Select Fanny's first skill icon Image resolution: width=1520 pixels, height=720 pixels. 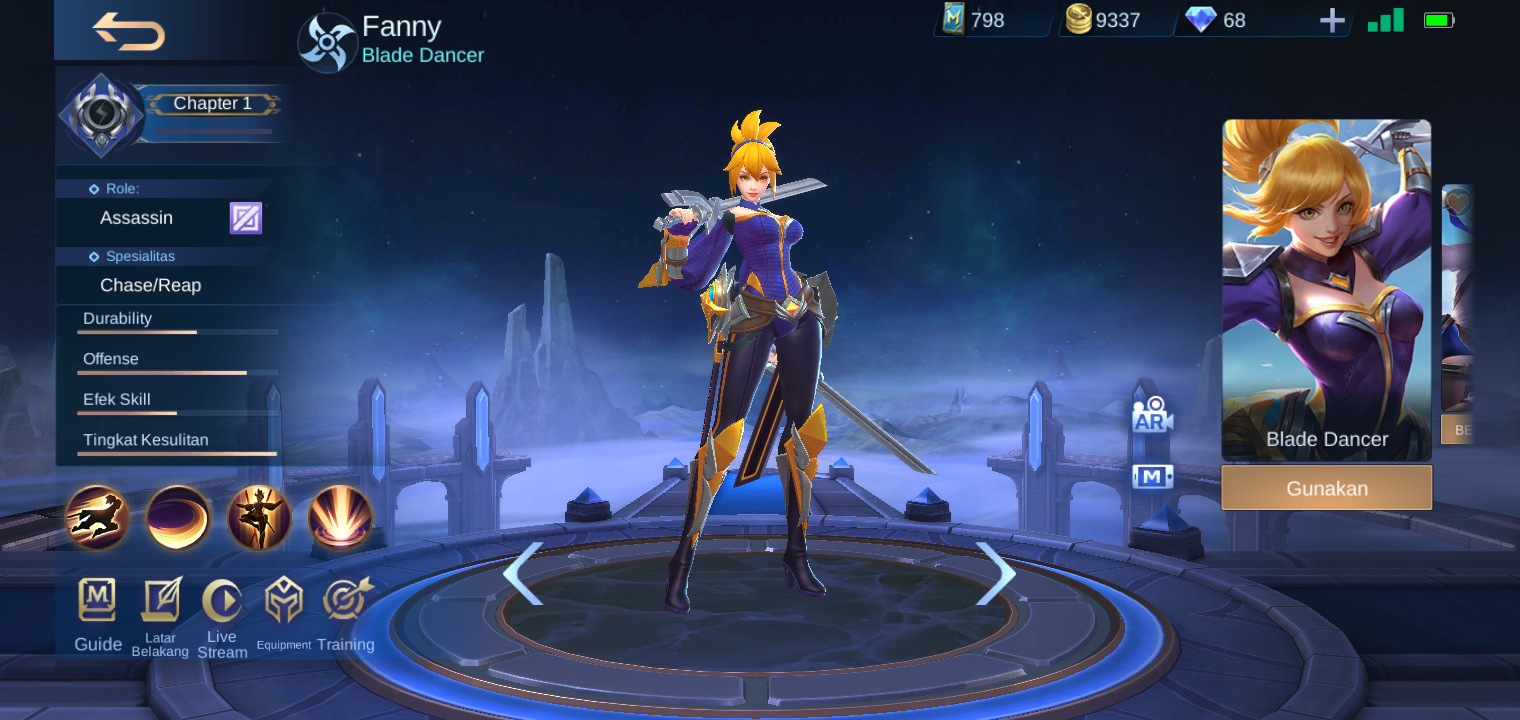pos(96,519)
